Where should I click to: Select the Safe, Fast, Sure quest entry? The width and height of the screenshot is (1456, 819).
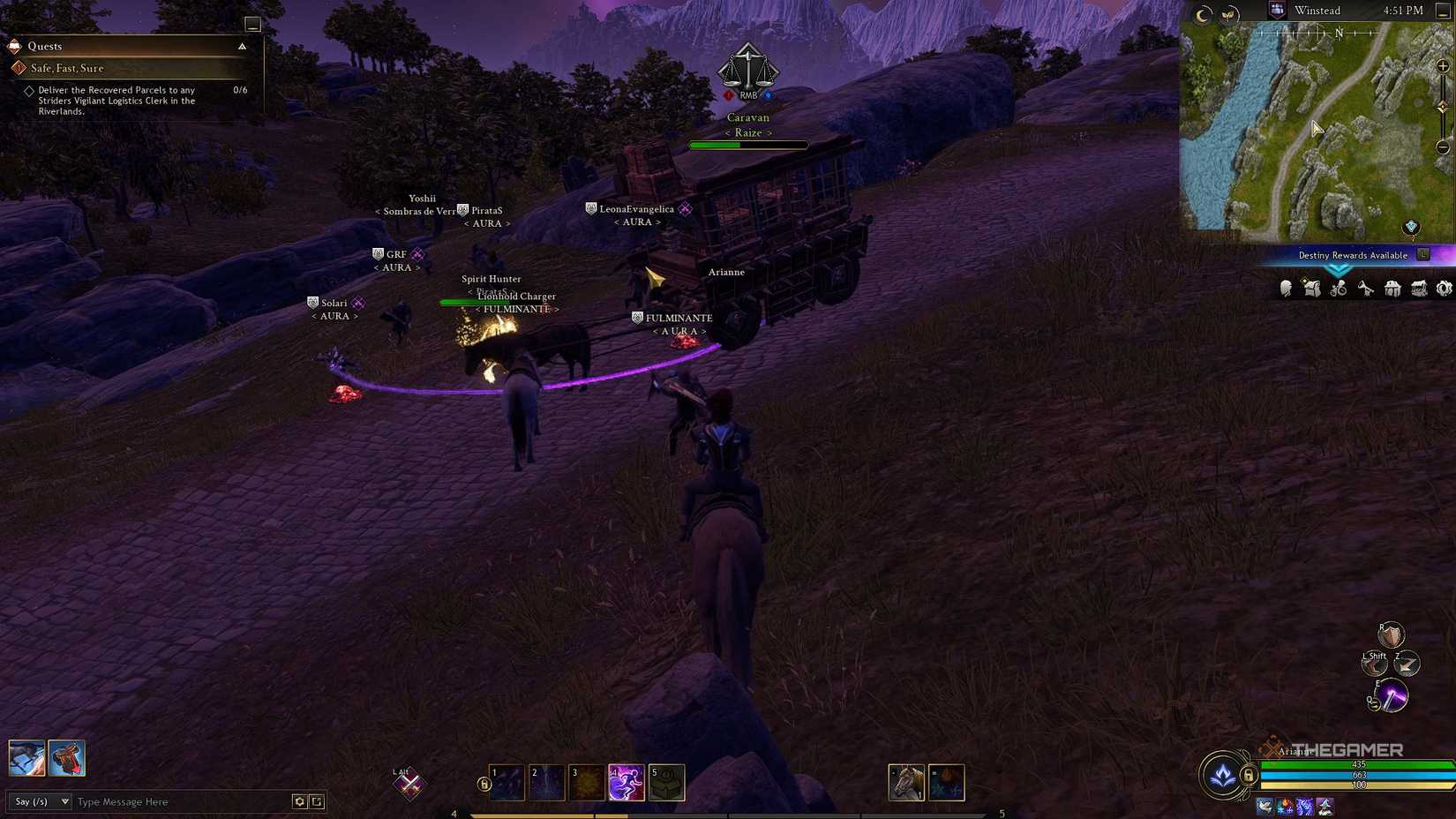tap(68, 67)
